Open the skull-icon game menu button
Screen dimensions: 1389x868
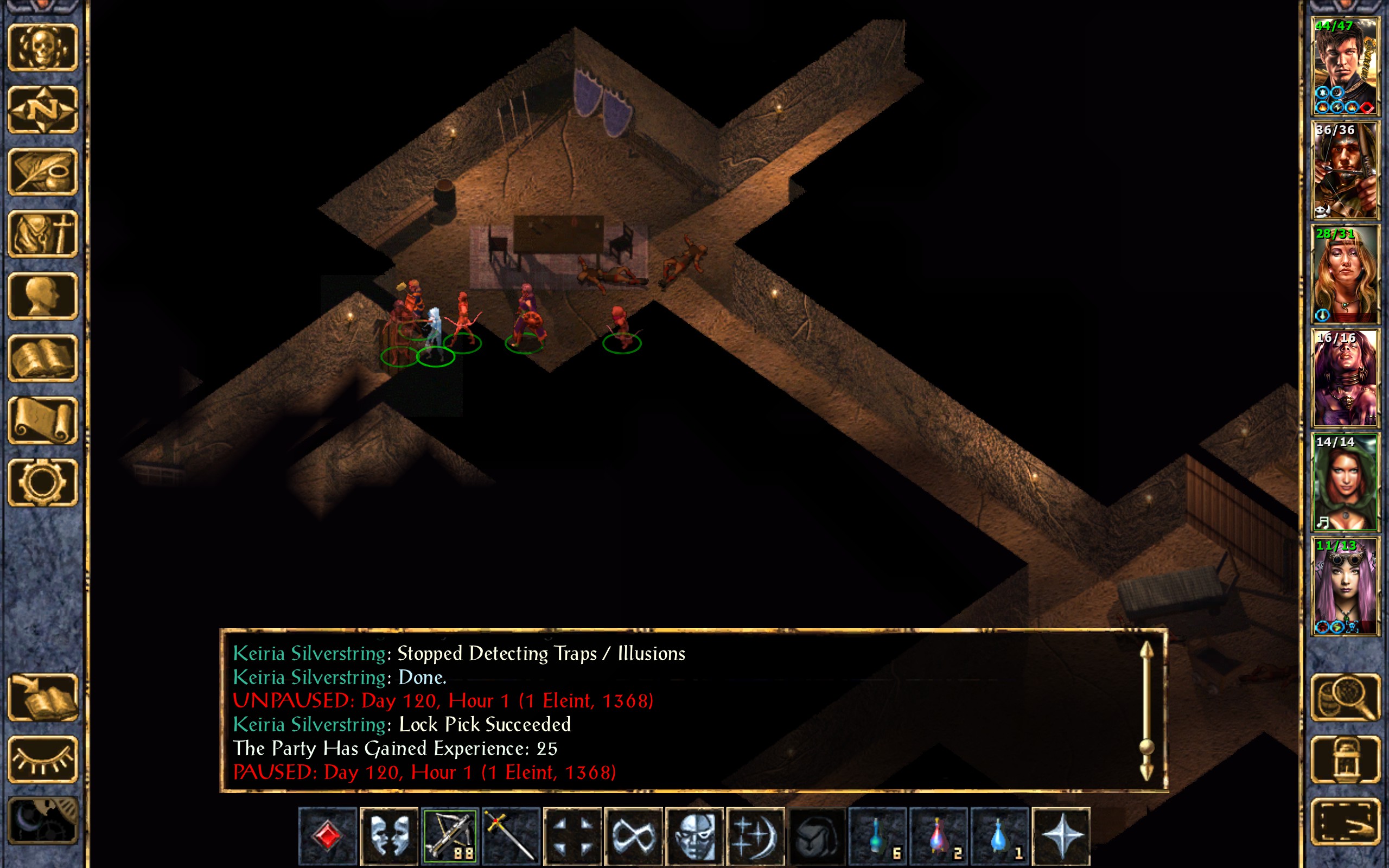(42, 48)
